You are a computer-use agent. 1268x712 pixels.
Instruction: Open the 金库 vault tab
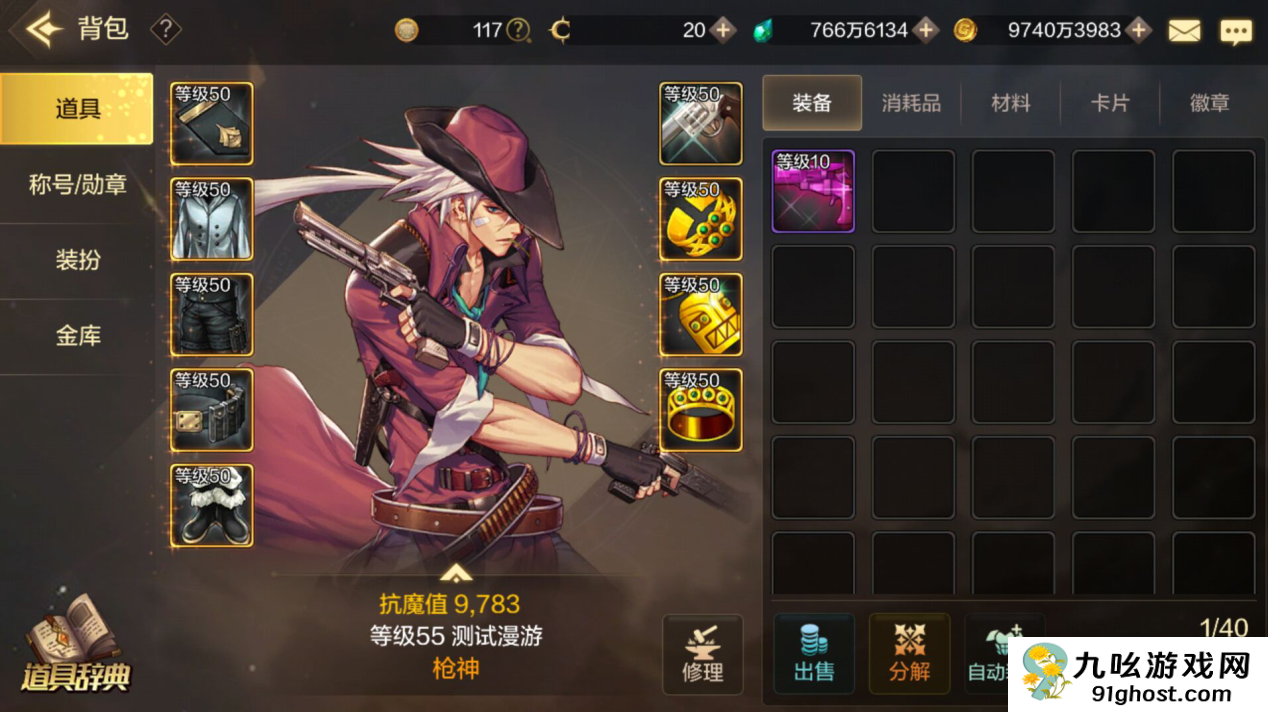tap(77, 336)
